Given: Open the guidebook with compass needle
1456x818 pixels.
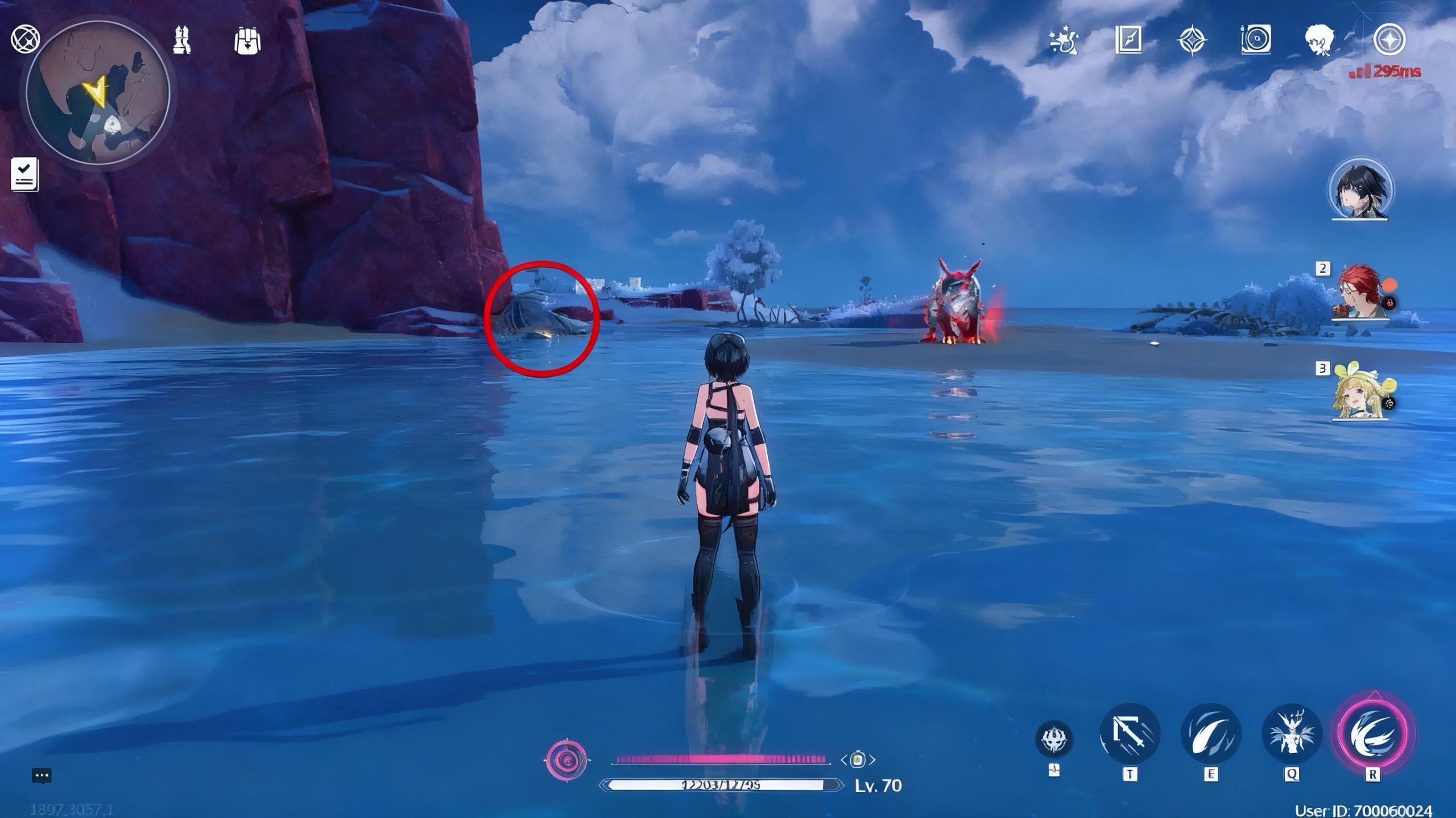Looking at the screenshot, I should pos(1128,40).
